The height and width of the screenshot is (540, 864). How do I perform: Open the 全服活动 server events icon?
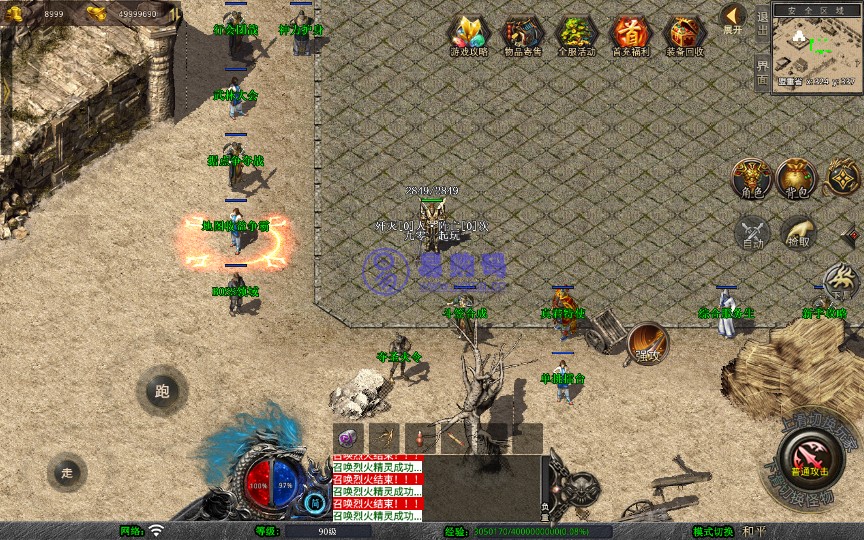pyautogui.click(x=576, y=36)
